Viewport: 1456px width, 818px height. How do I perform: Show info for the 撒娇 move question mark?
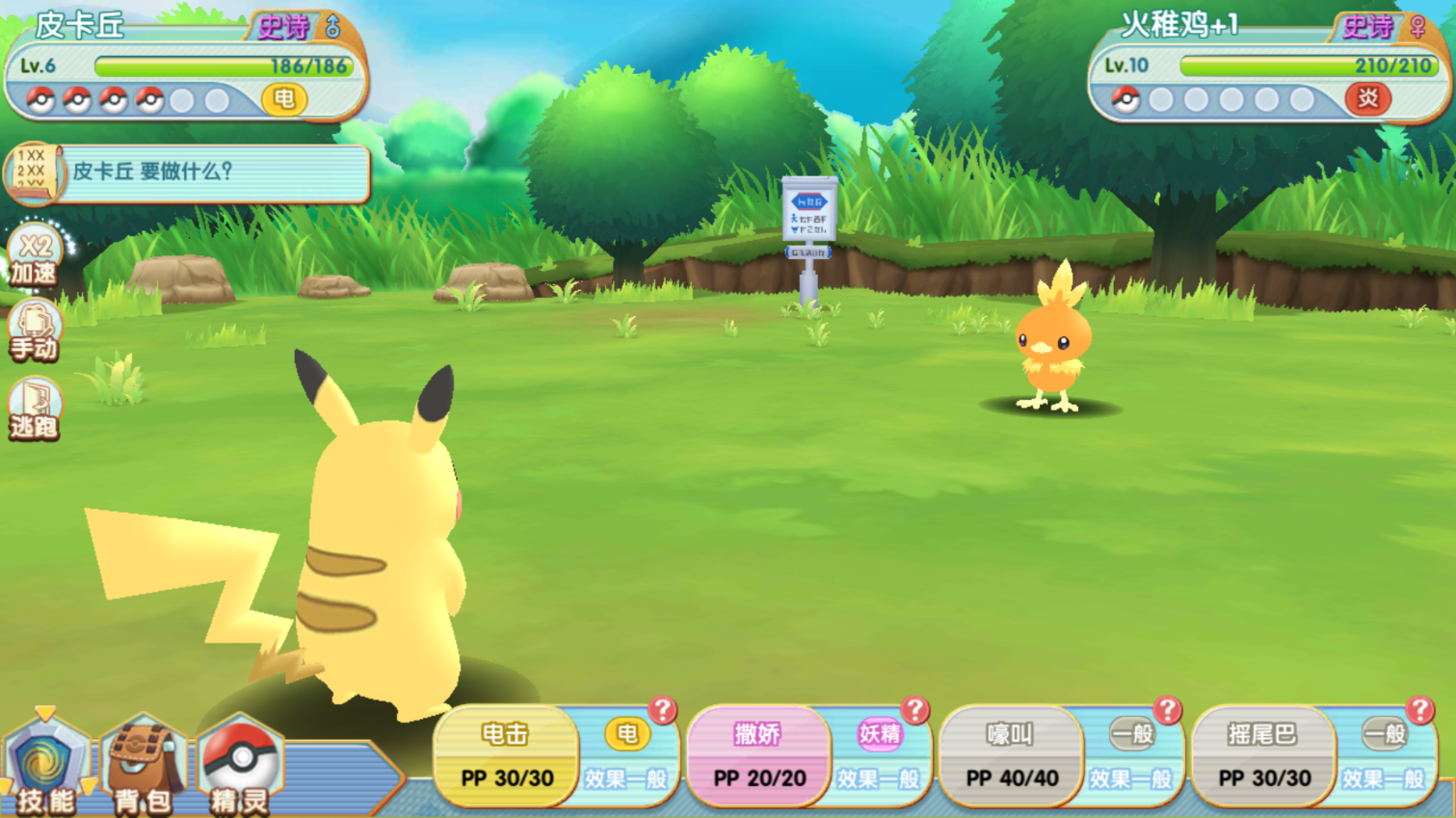pyautogui.click(x=914, y=711)
